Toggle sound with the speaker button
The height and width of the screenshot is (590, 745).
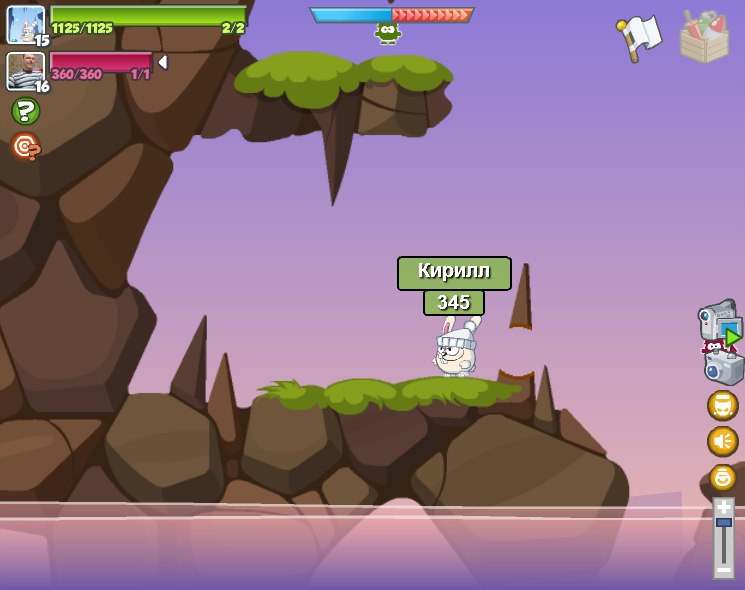(723, 441)
